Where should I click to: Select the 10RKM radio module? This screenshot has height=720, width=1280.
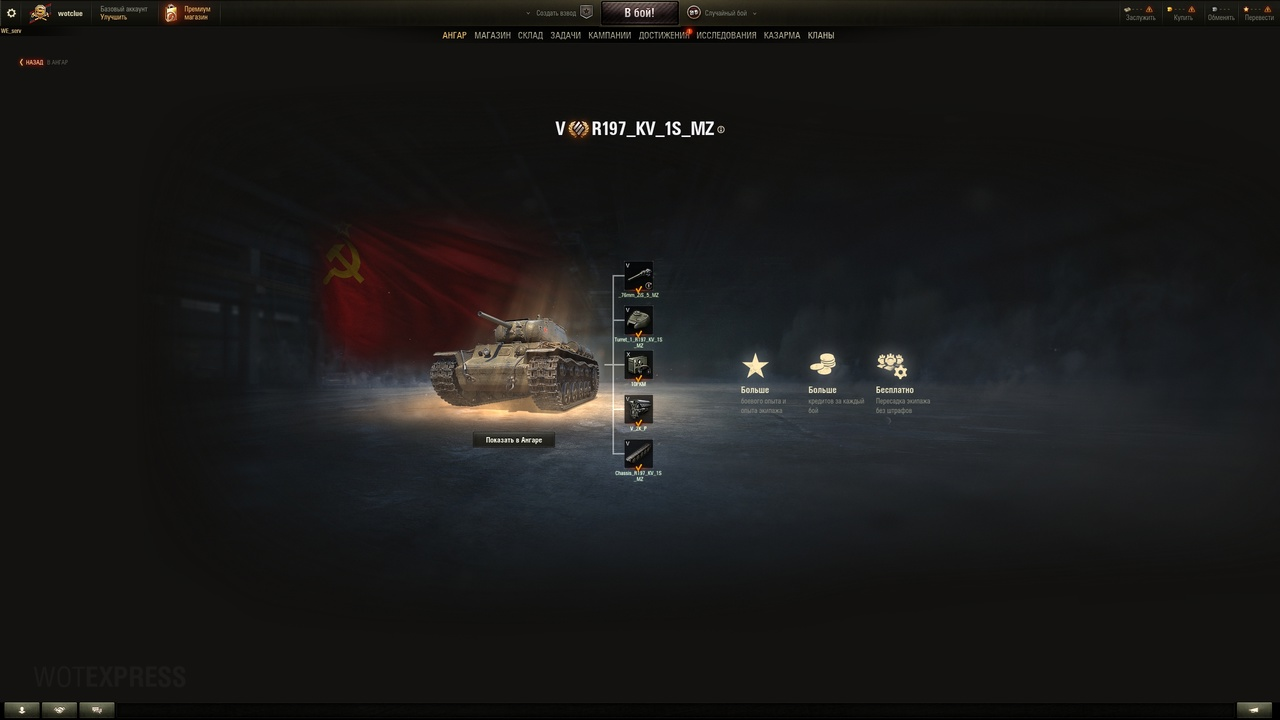pyautogui.click(x=637, y=365)
